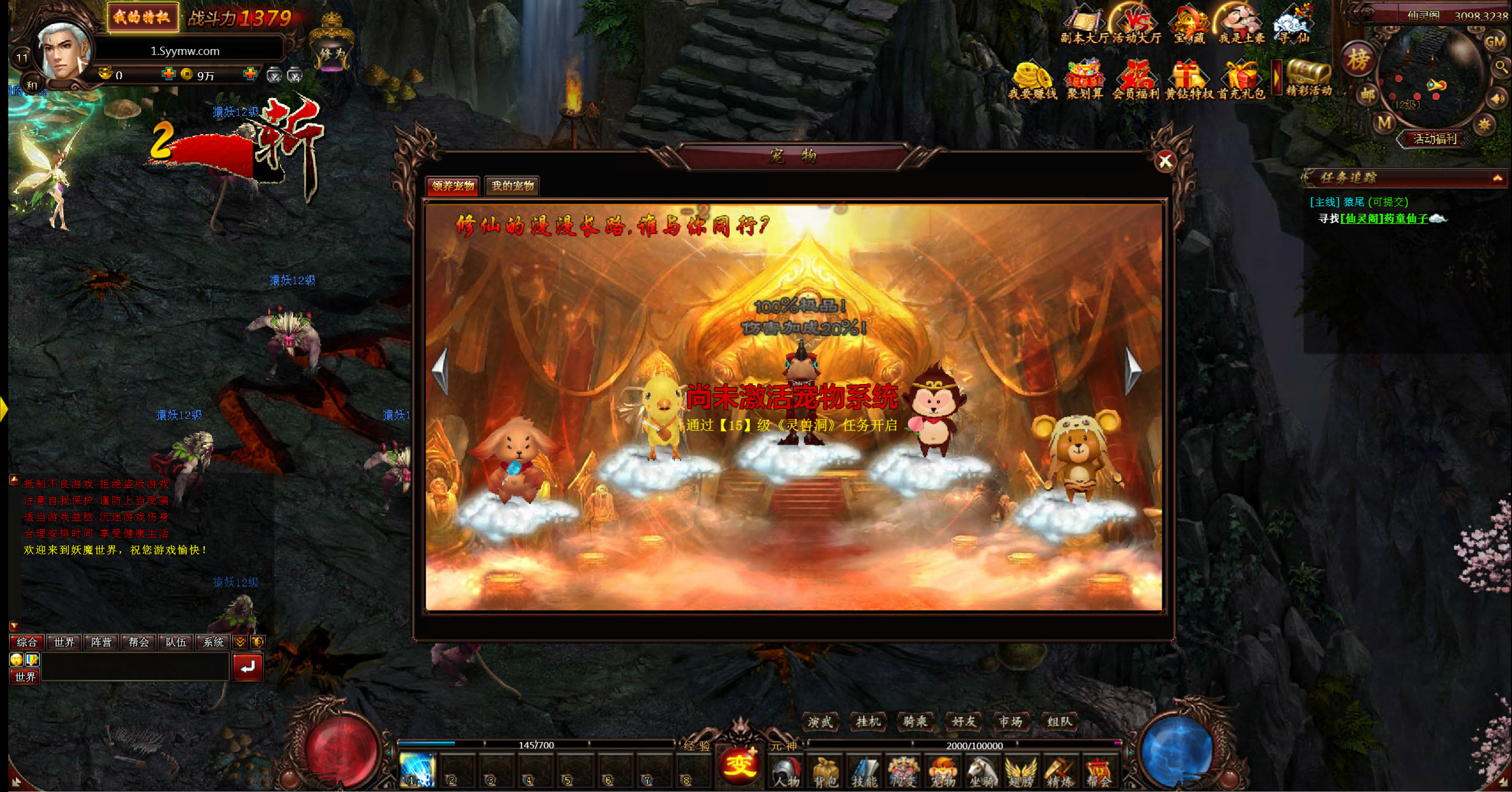Open the 榜 ranking button
This screenshot has width=1512, height=792.
click(x=1358, y=60)
